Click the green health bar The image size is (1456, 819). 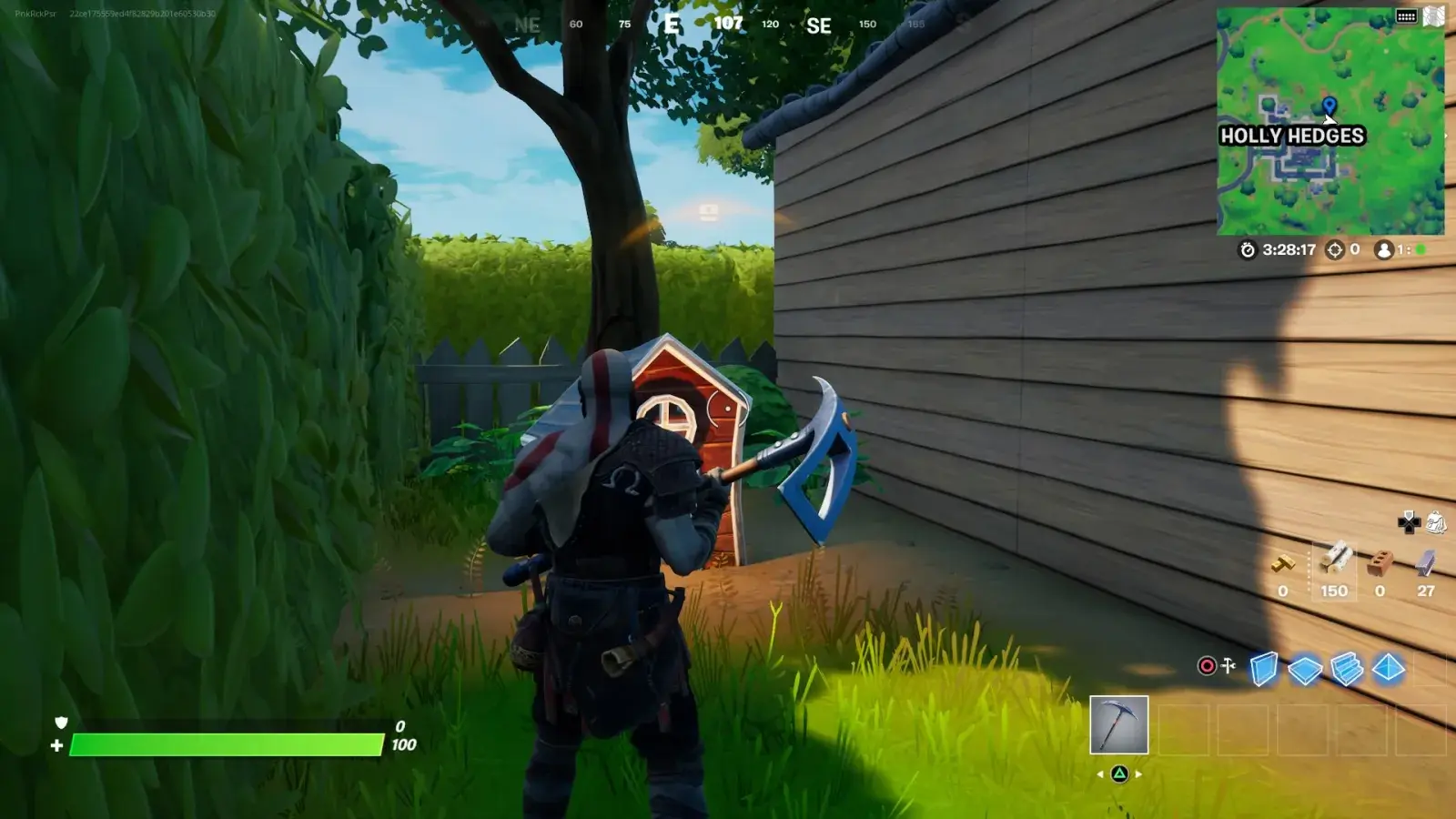point(227,743)
